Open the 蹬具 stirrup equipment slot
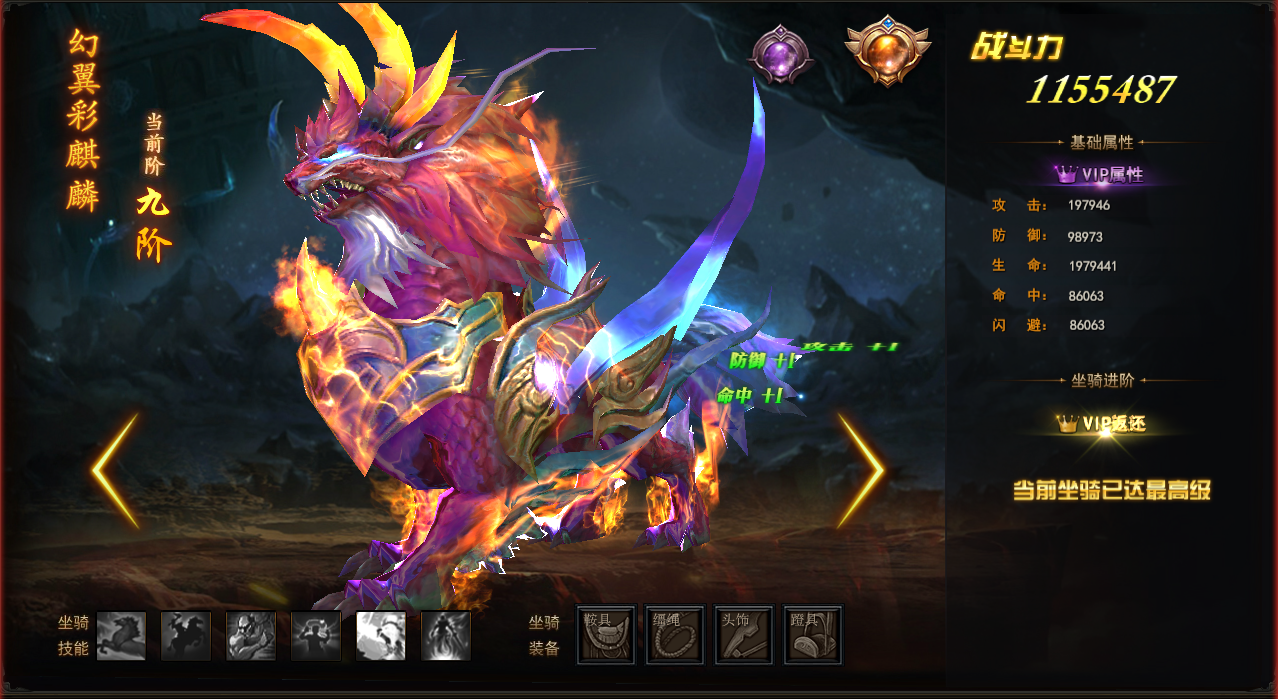The width and height of the screenshot is (1278, 699). pyautogui.click(x=813, y=635)
